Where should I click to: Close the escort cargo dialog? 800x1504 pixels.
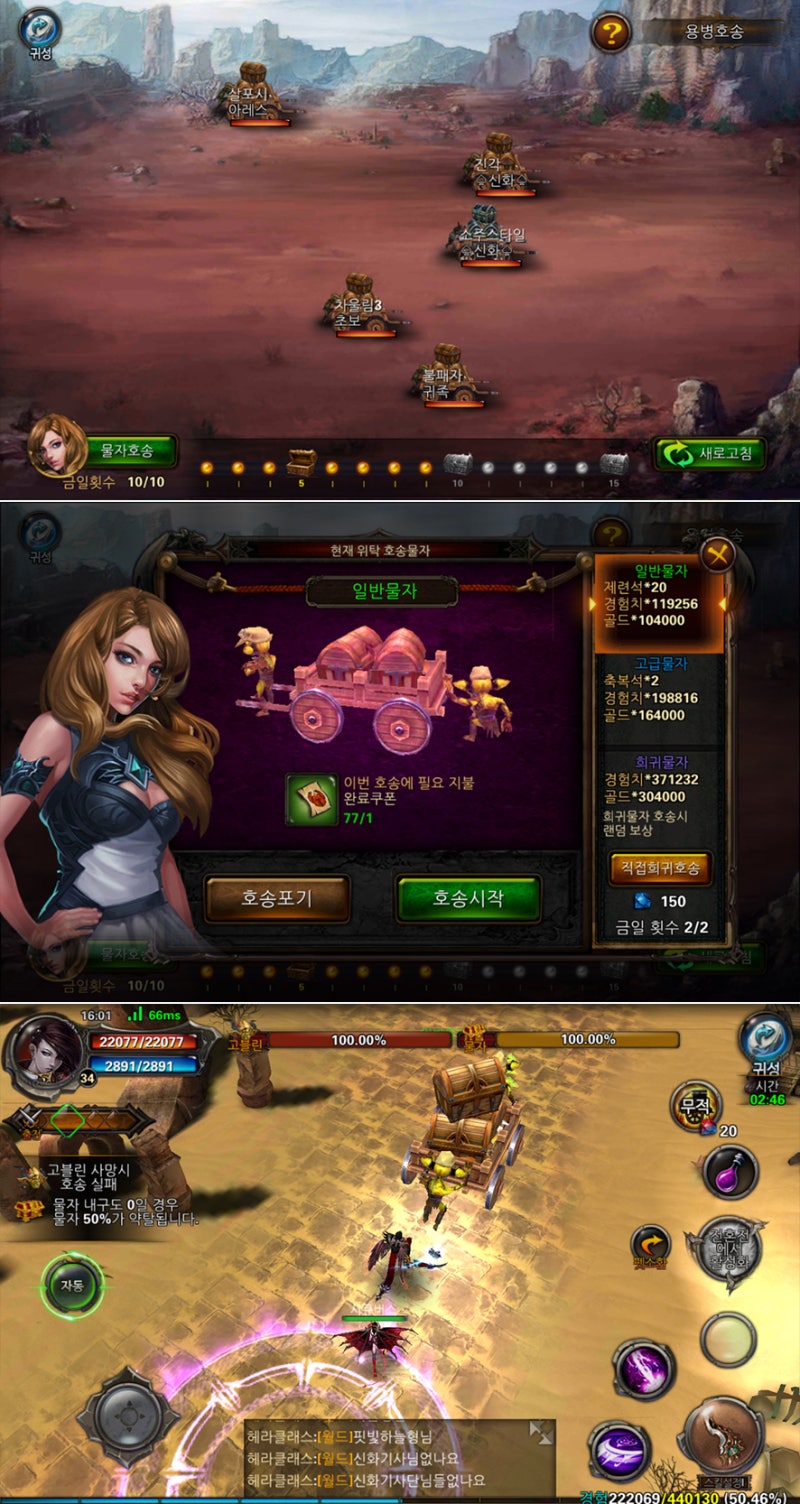point(717,554)
